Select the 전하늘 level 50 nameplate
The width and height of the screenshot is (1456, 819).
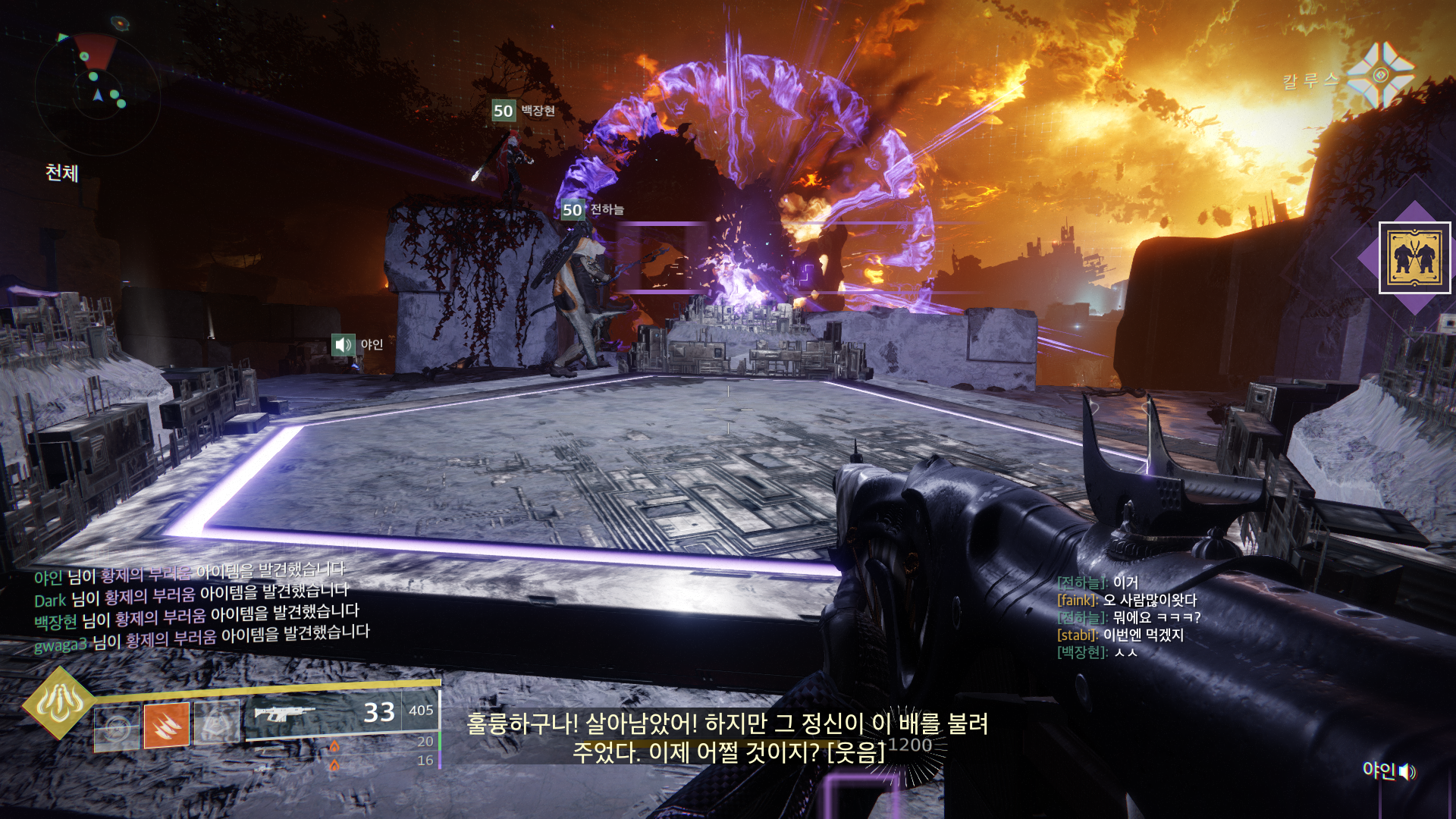[x=593, y=209]
